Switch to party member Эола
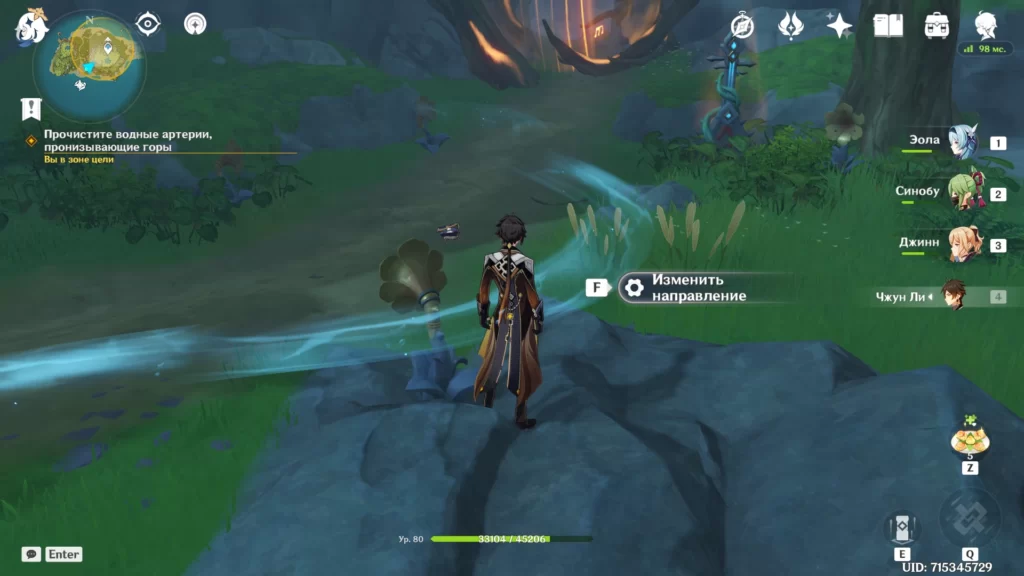This screenshot has height=576, width=1024. pos(962,144)
